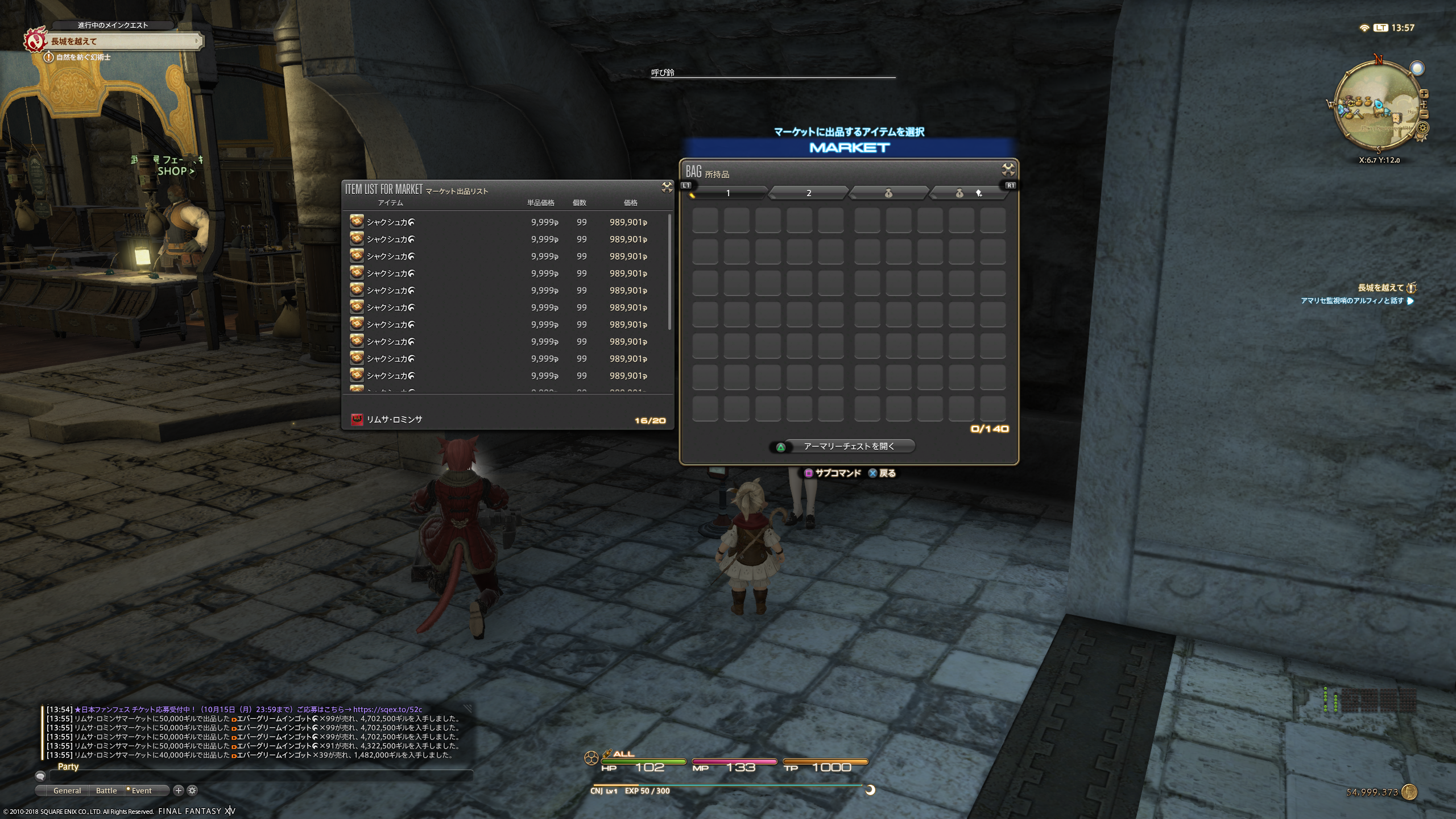Open main quest 長城を越えて tracker
1456x819 pixels.
pyautogui.click(x=122, y=41)
